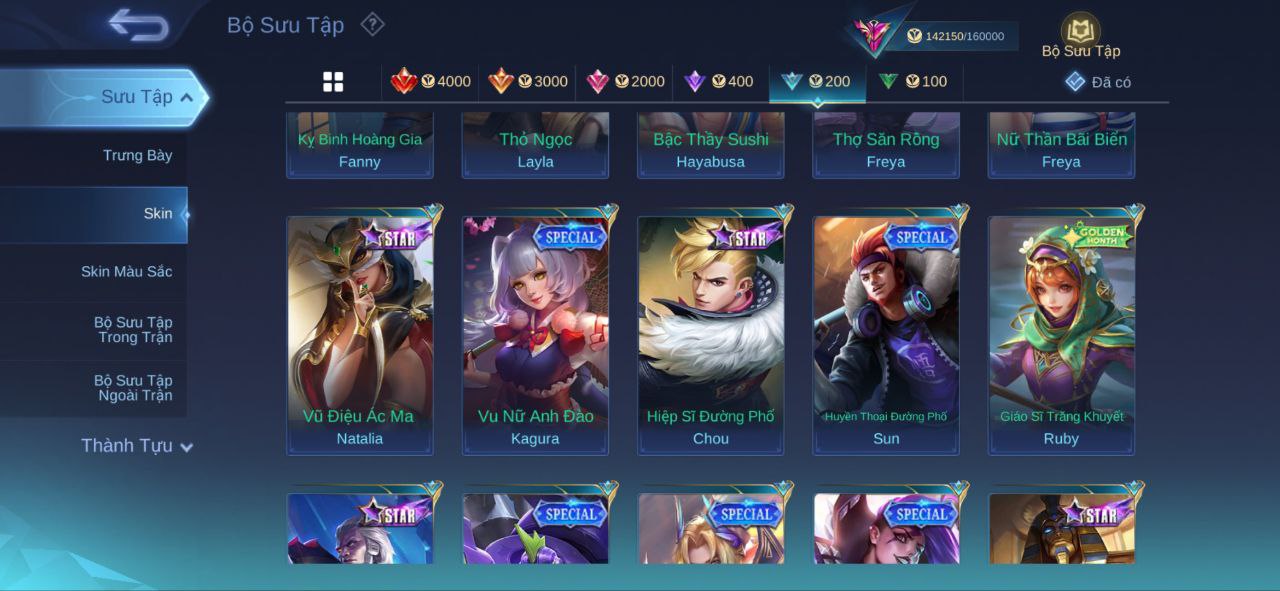
Task: Switch to the 2000-point tier tab
Action: point(625,82)
